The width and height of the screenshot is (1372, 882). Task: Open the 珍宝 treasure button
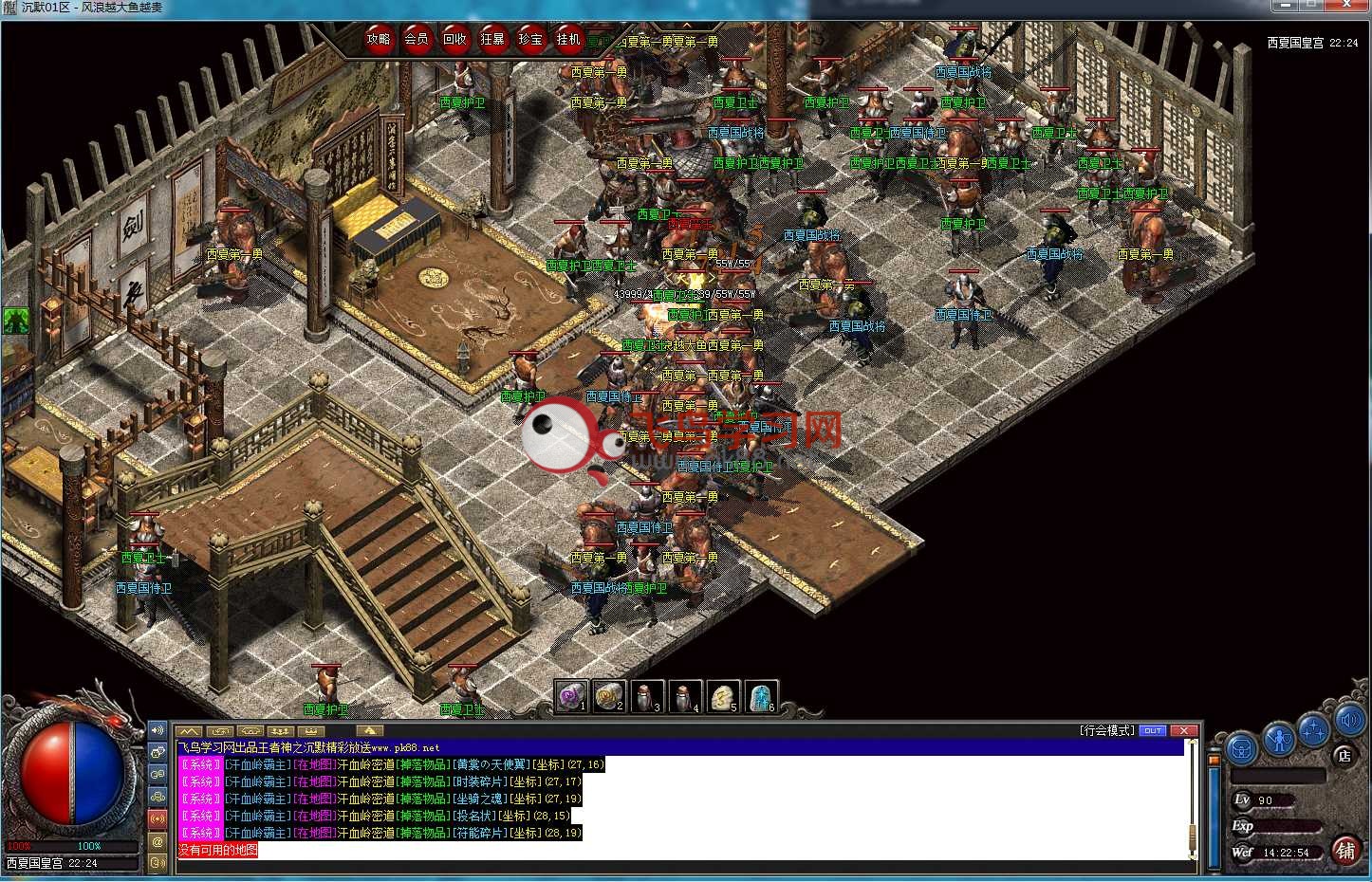coord(530,40)
